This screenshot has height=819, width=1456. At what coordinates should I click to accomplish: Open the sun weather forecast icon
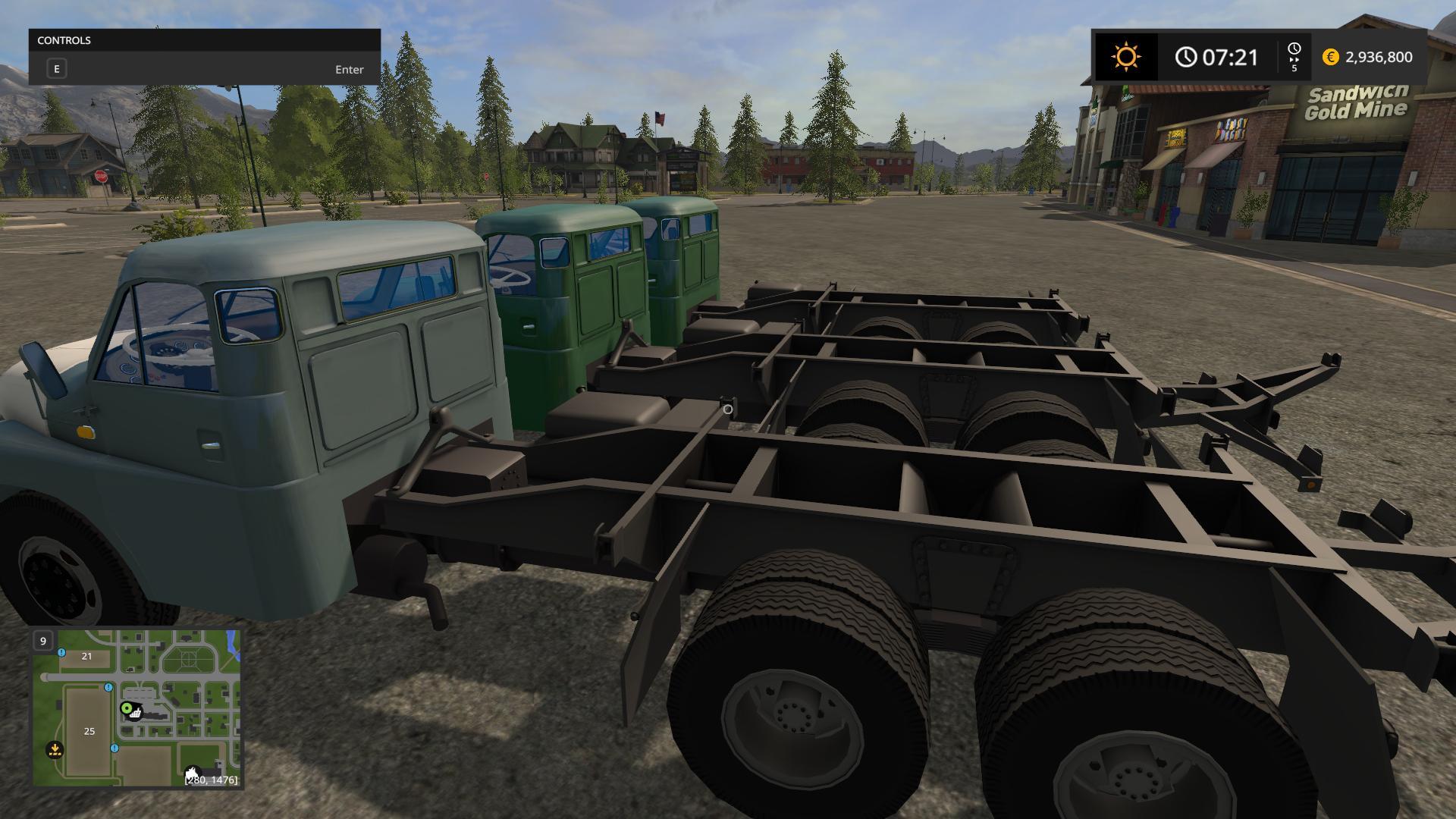pyautogui.click(x=1125, y=57)
